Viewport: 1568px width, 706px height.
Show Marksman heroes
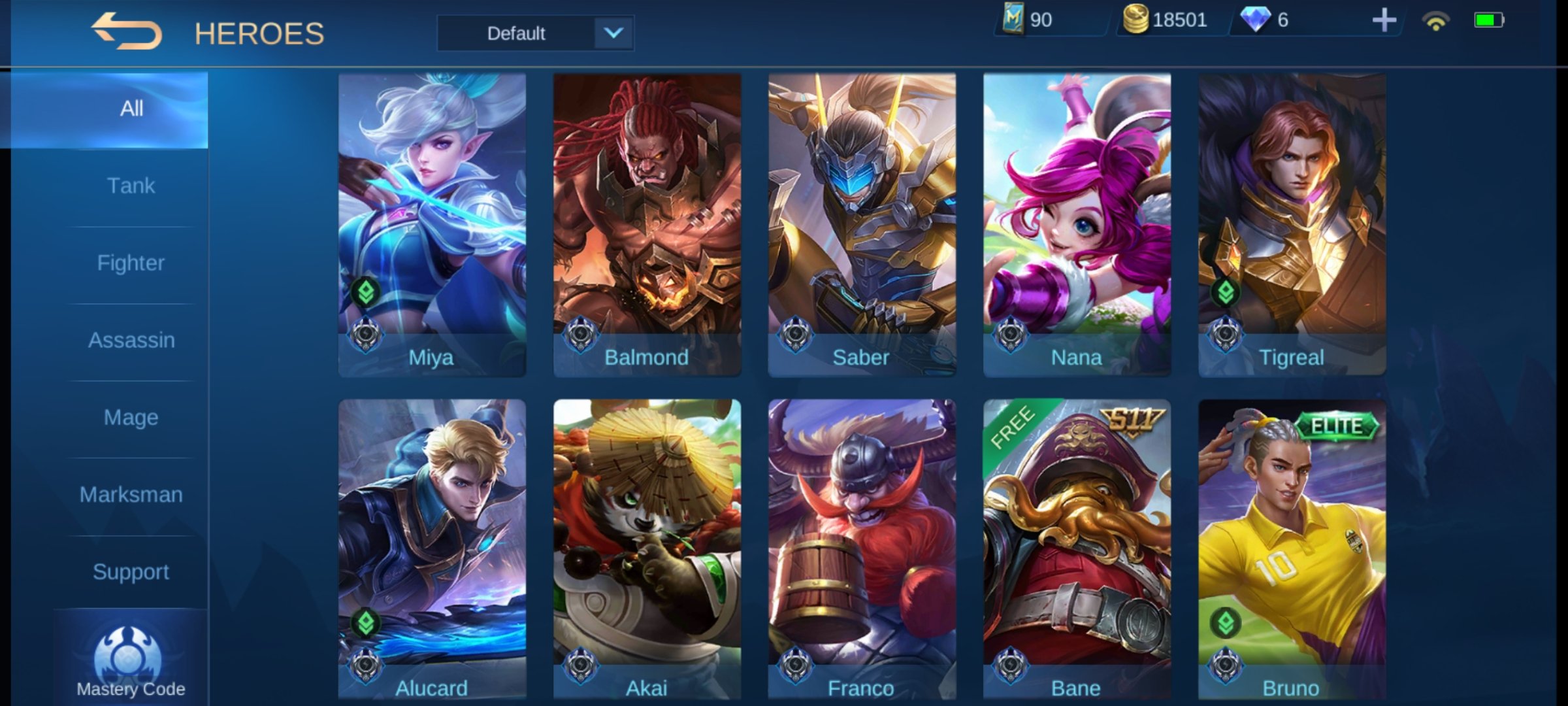(131, 494)
